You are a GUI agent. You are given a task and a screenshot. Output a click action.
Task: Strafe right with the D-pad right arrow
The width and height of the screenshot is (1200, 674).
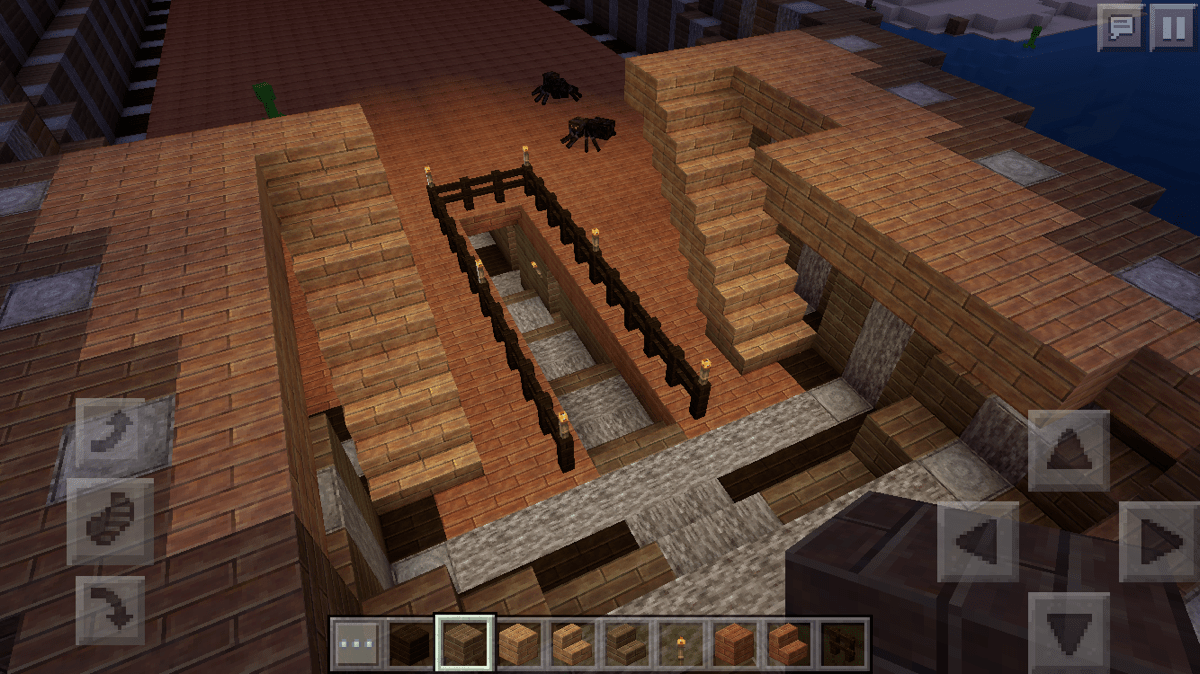[x=1158, y=541]
